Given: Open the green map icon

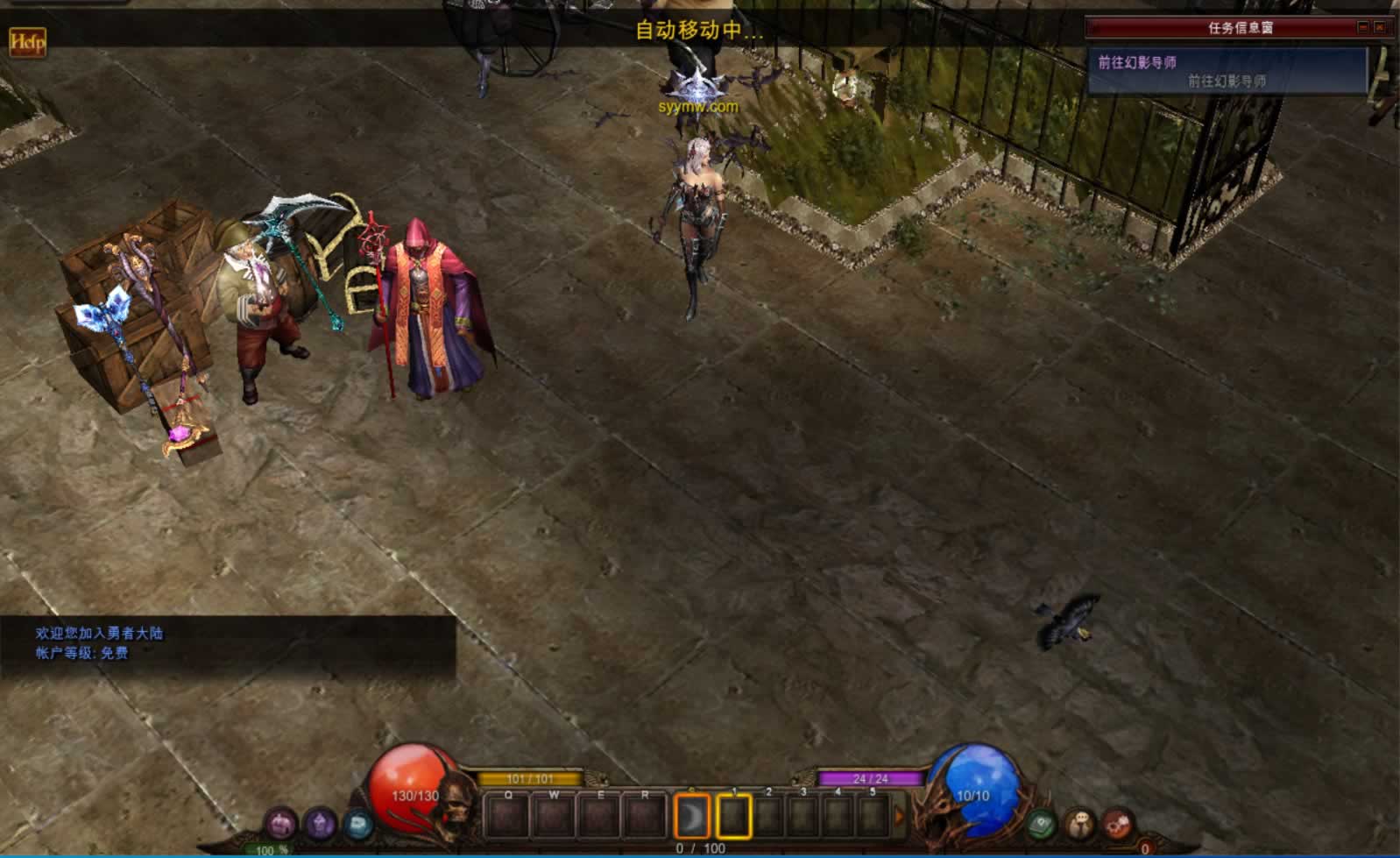Looking at the screenshot, I should tap(1042, 825).
